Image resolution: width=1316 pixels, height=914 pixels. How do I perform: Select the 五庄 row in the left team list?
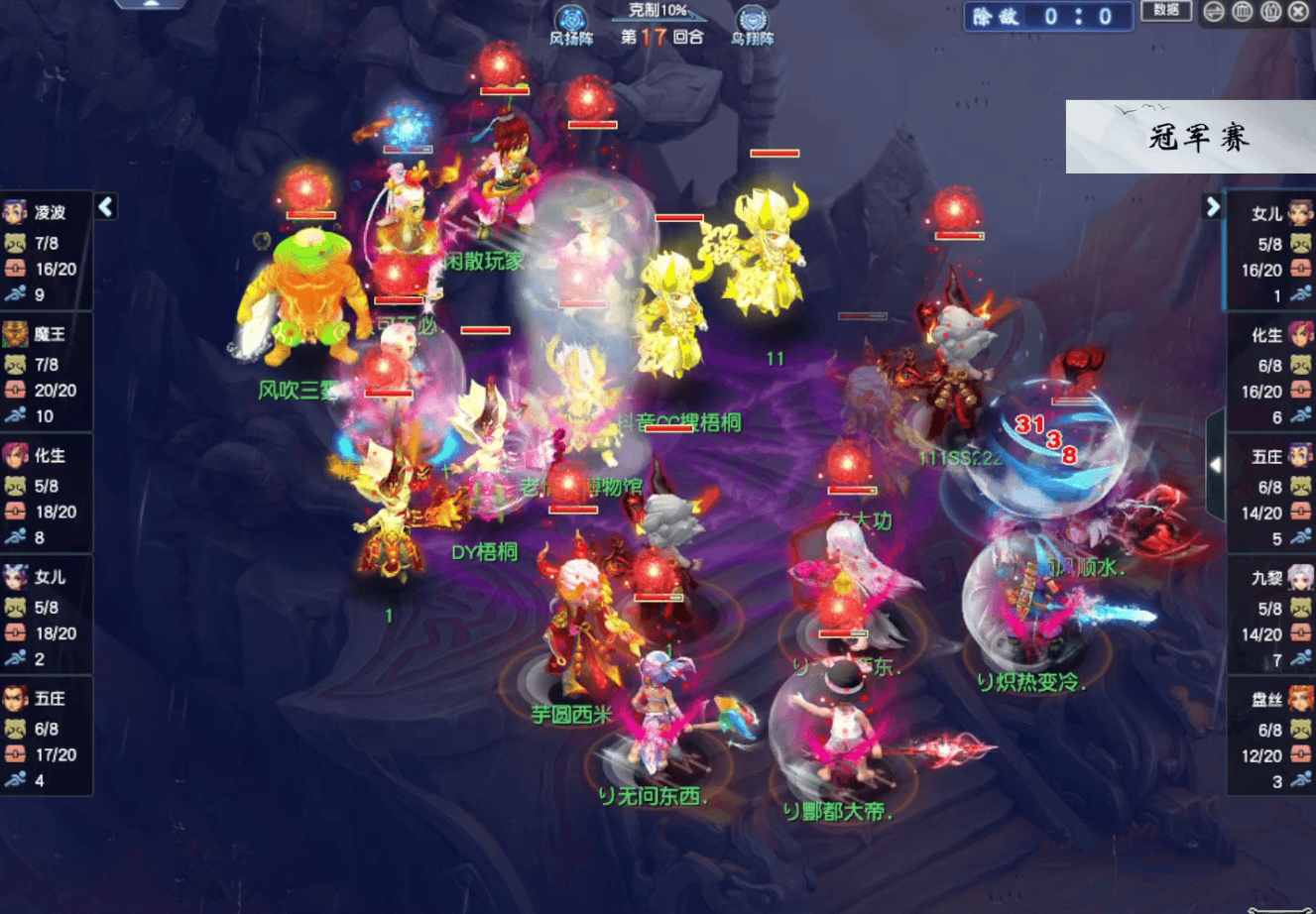click(x=47, y=738)
